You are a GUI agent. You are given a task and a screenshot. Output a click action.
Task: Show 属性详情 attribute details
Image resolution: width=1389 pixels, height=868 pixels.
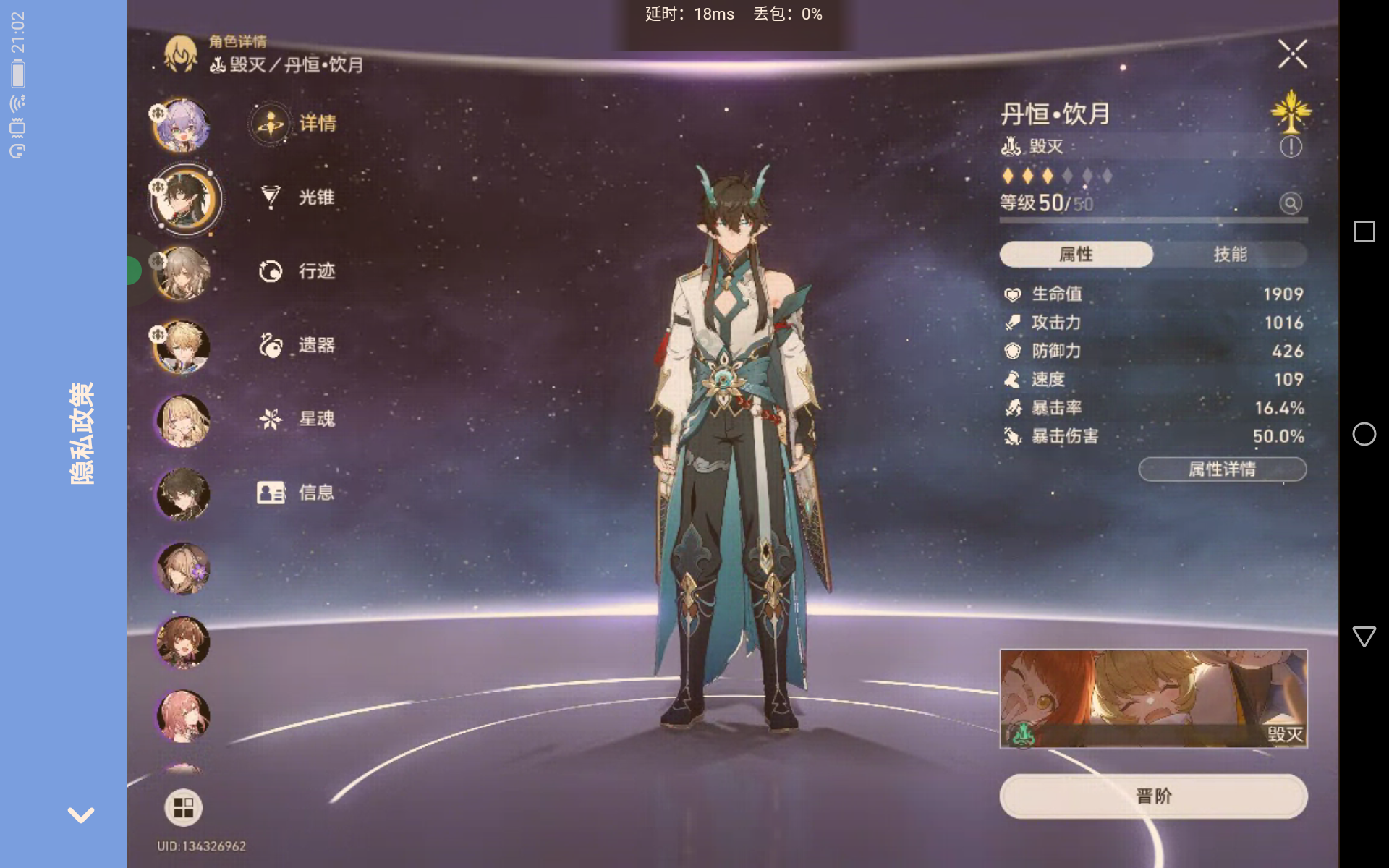click(x=1222, y=469)
